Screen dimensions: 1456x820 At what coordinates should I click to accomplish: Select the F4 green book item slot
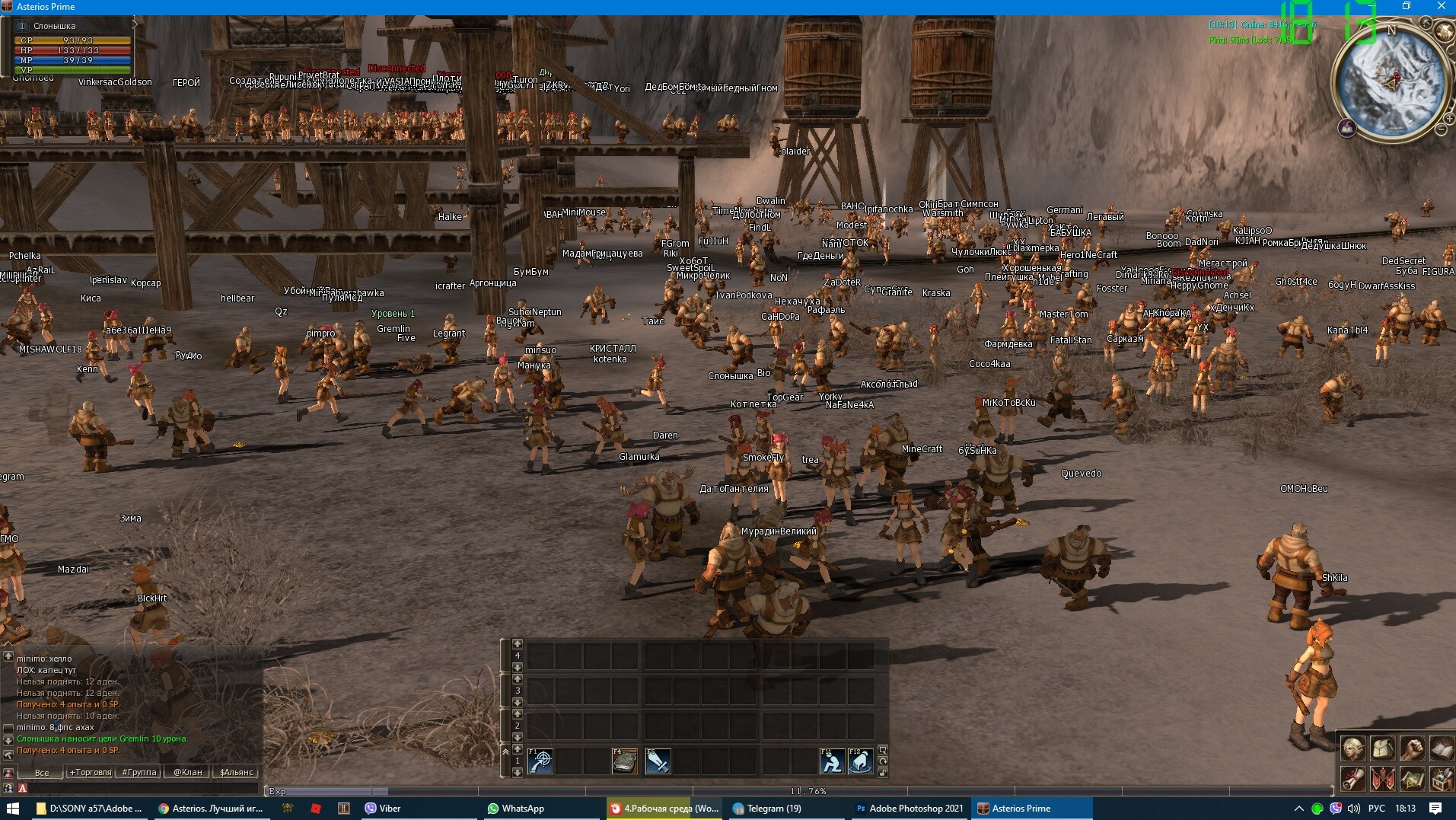625,761
